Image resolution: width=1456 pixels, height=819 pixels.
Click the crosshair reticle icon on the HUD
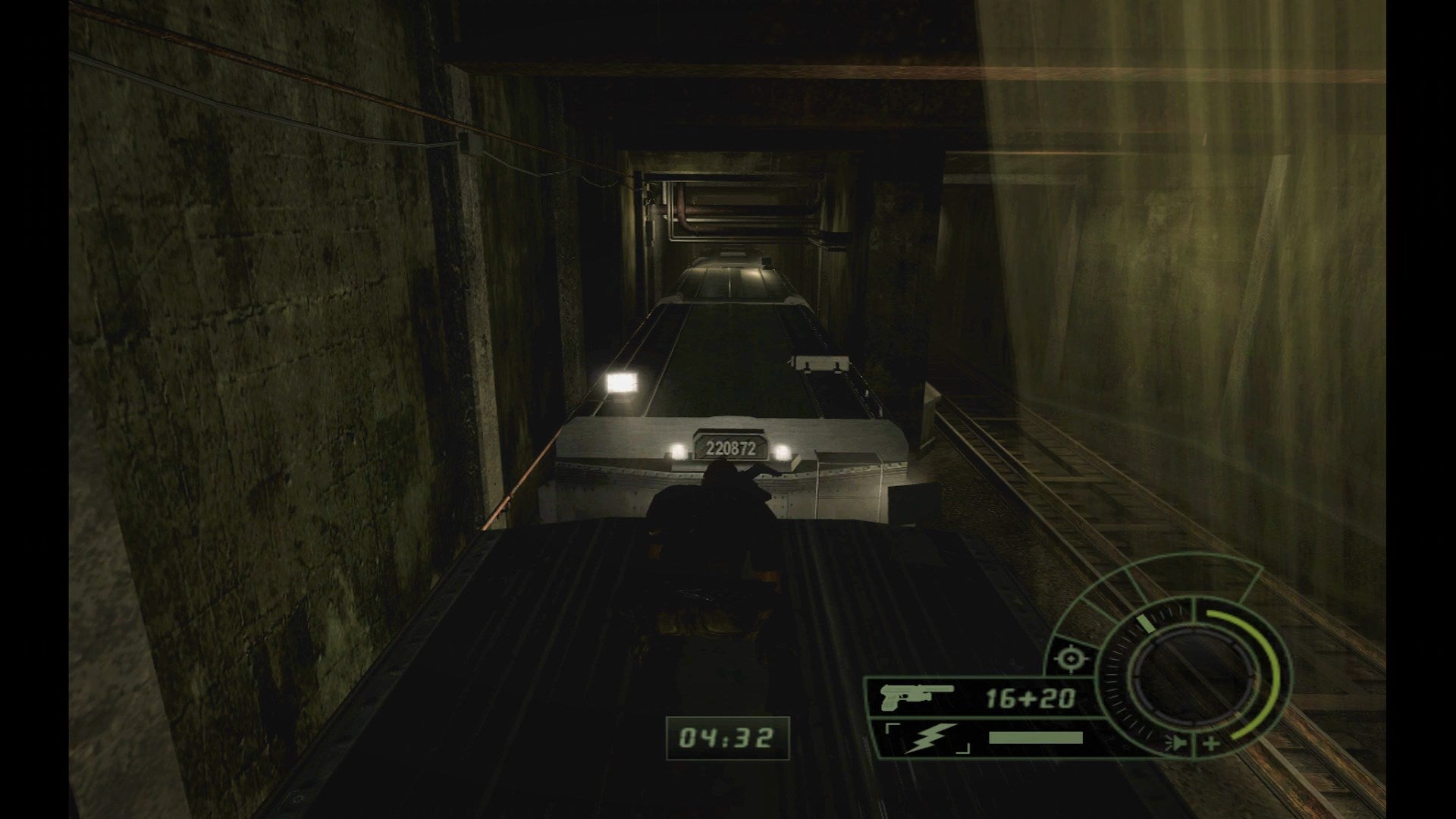pyautogui.click(x=1071, y=658)
